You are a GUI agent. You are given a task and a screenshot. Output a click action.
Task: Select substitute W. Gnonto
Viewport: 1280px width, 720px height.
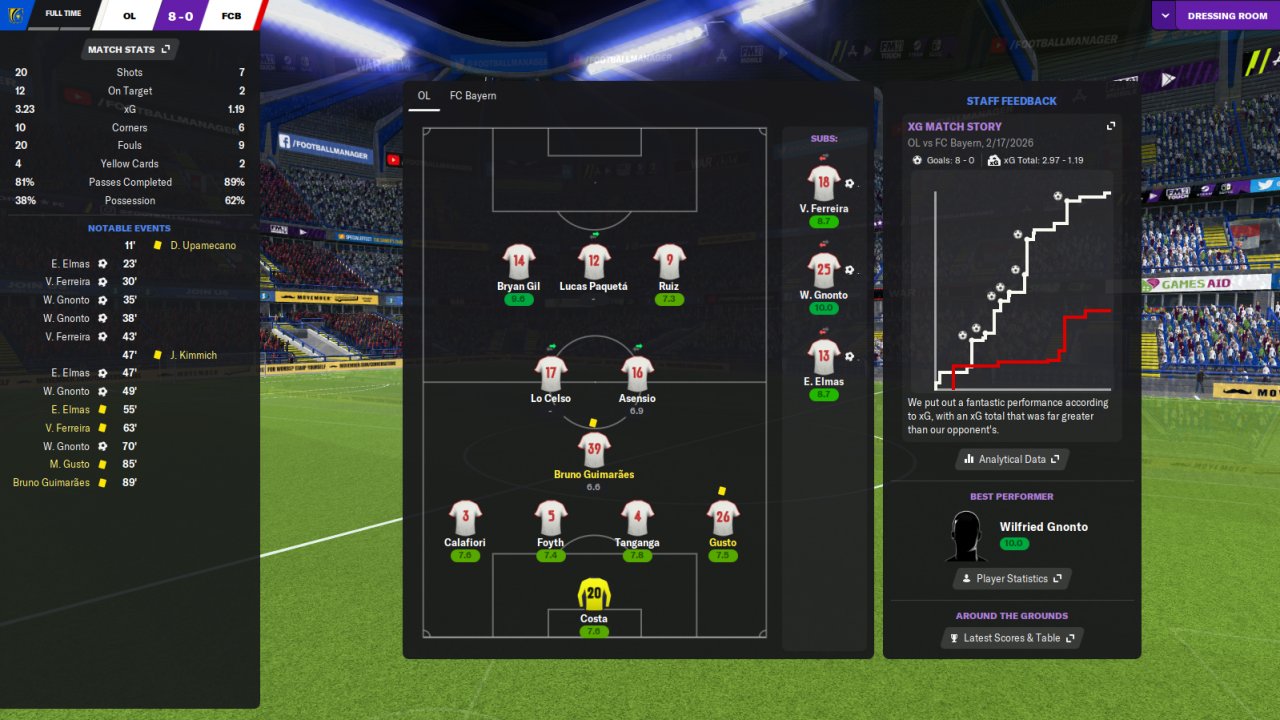824,270
